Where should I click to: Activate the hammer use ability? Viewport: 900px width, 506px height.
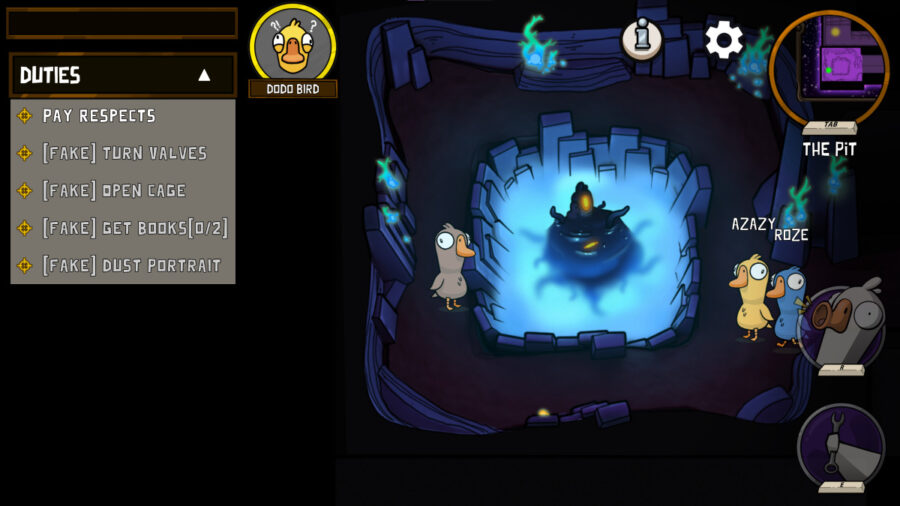tap(841, 444)
